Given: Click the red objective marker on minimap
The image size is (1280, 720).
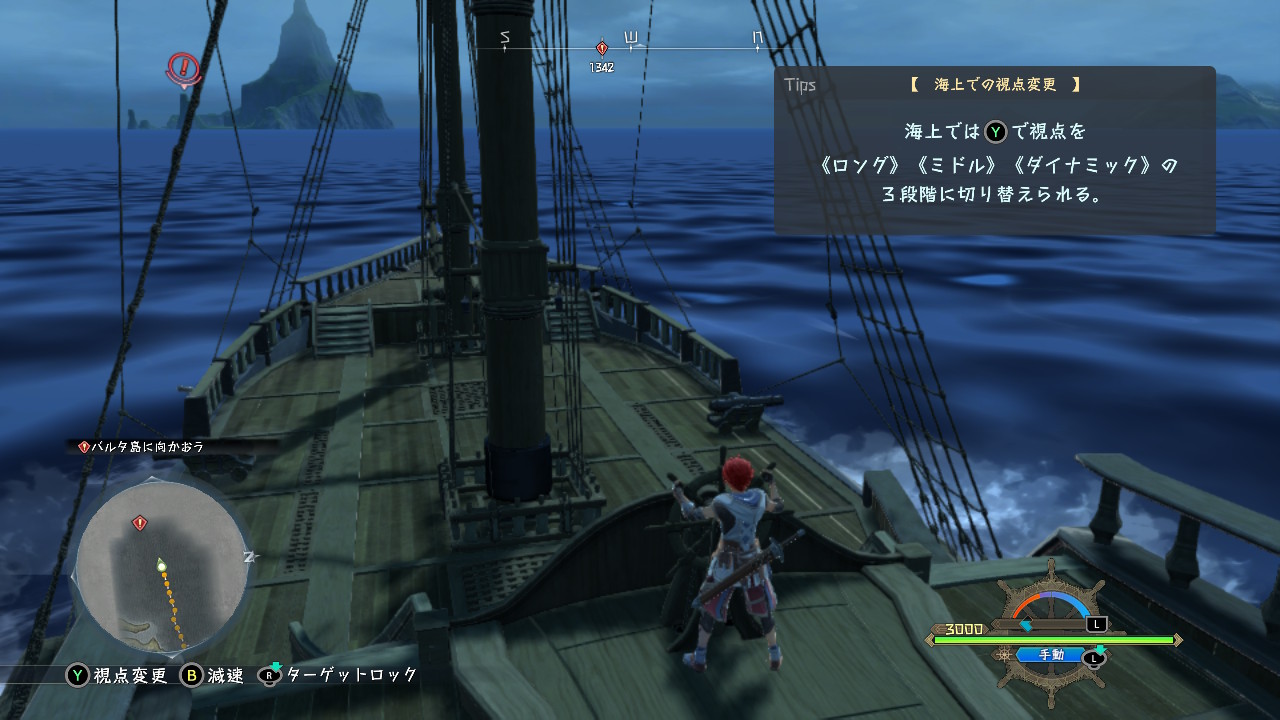Looking at the screenshot, I should pyautogui.click(x=140, y=523).
